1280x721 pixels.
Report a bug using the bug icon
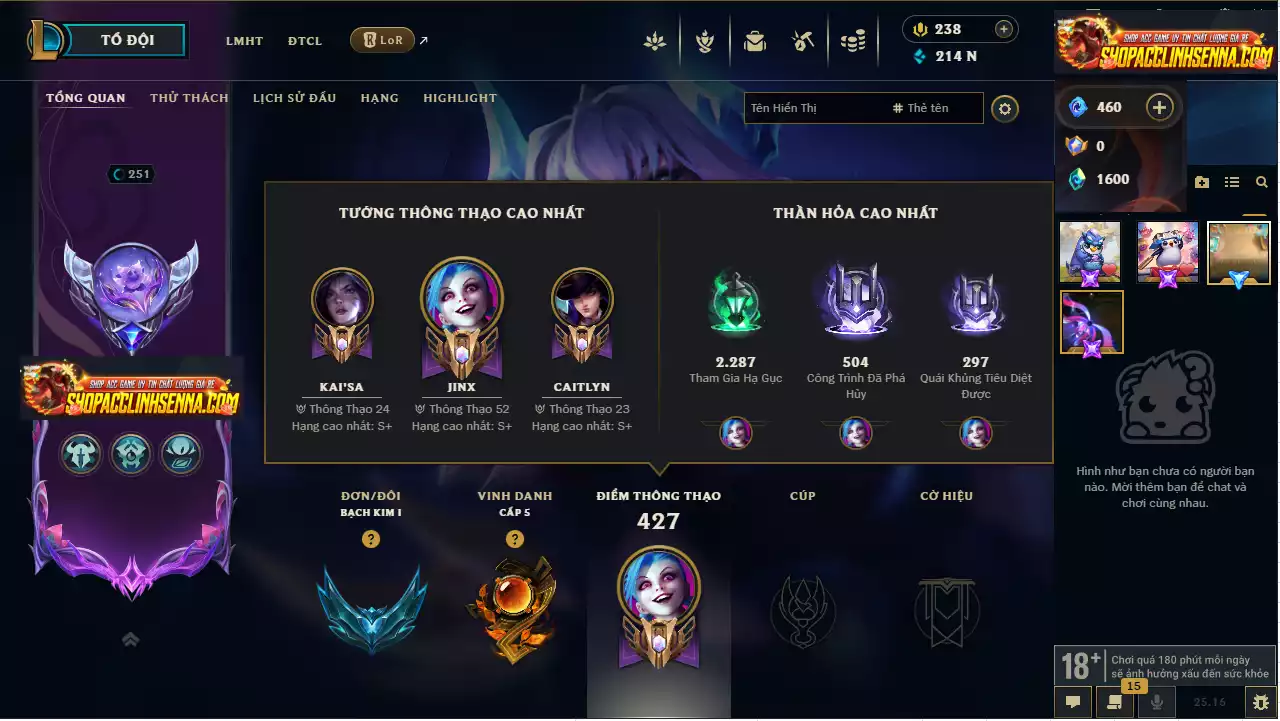1259,702
